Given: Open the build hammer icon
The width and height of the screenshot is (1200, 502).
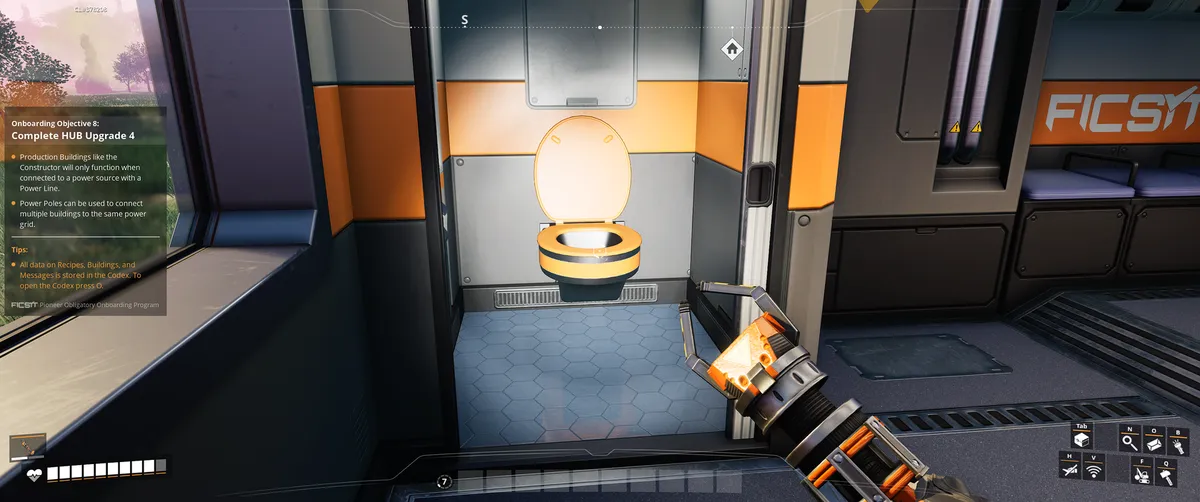Looking at the screenshot, I should click(1167, 475).
